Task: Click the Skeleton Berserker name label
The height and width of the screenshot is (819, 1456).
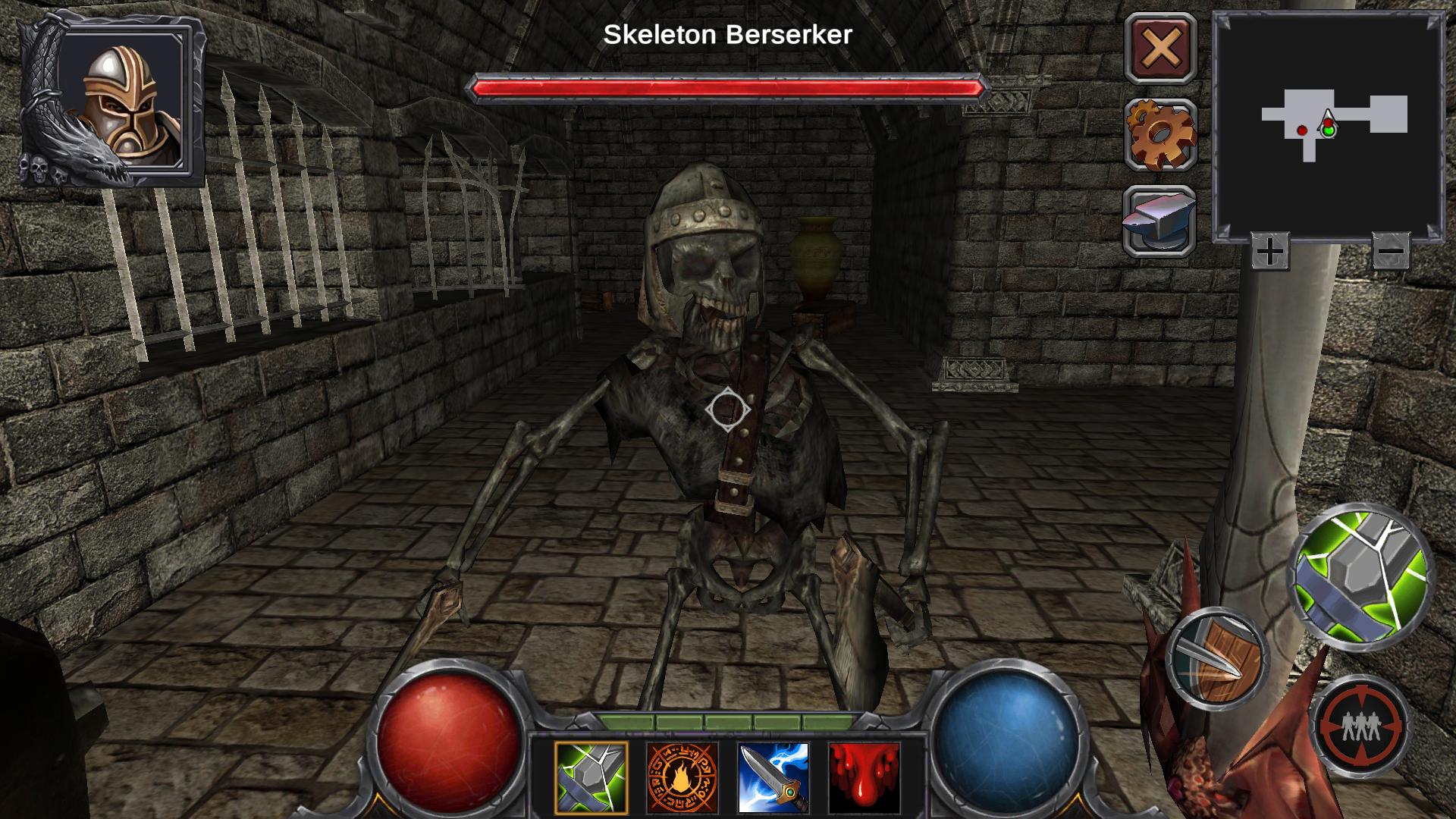Action: (727, 33)
